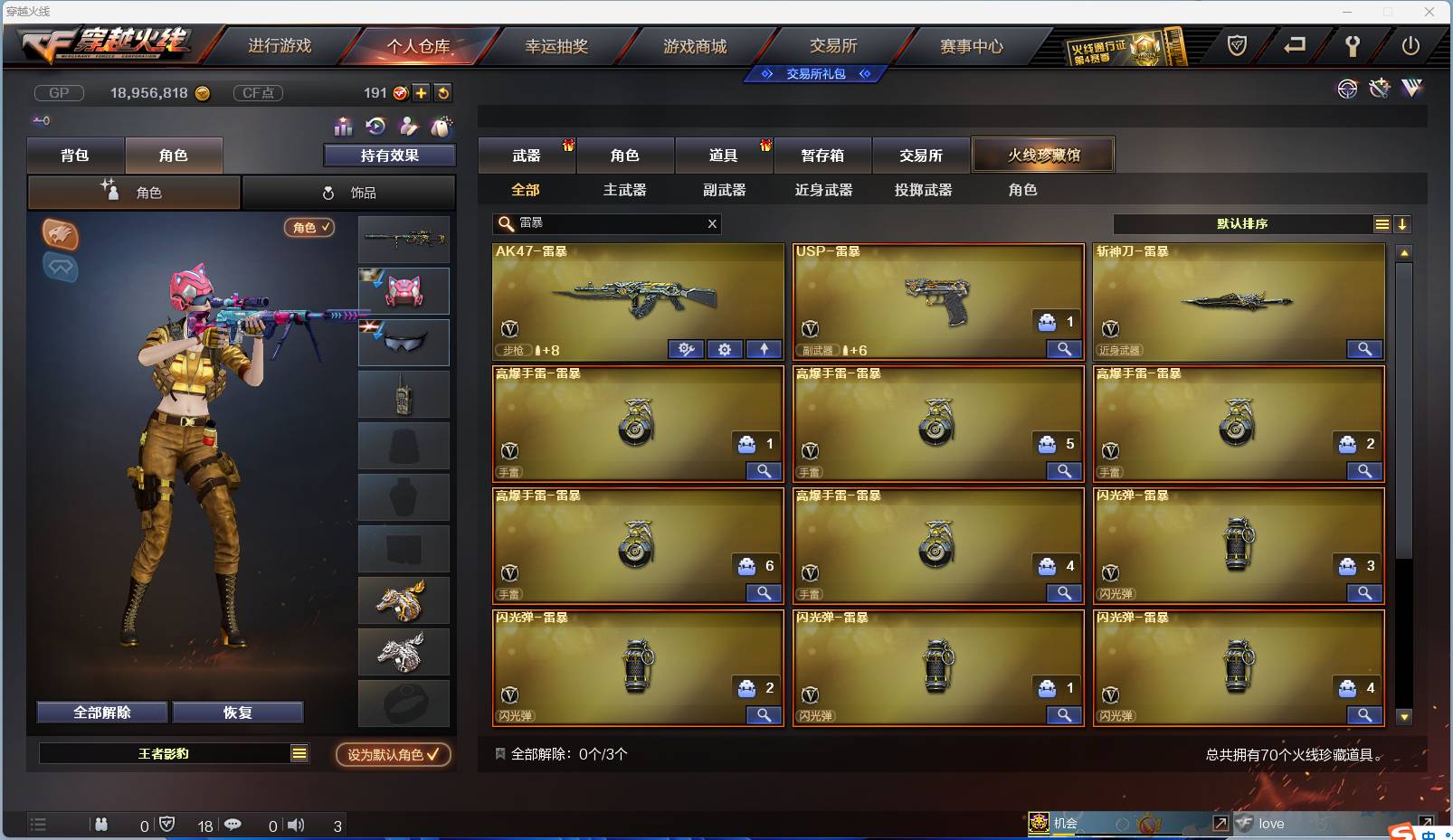Click the upgrade arrow button on AK47-雷暴 card

(x=764, y=349)
